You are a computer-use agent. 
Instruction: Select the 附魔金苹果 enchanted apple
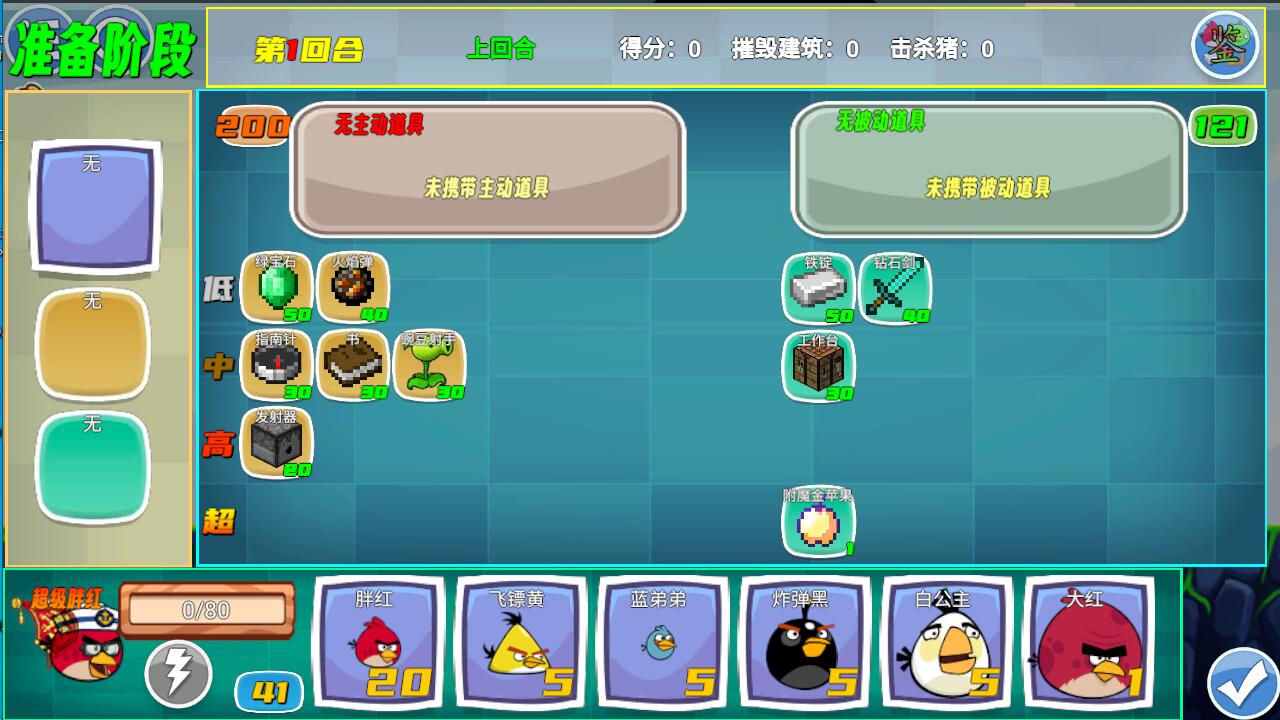818,521
